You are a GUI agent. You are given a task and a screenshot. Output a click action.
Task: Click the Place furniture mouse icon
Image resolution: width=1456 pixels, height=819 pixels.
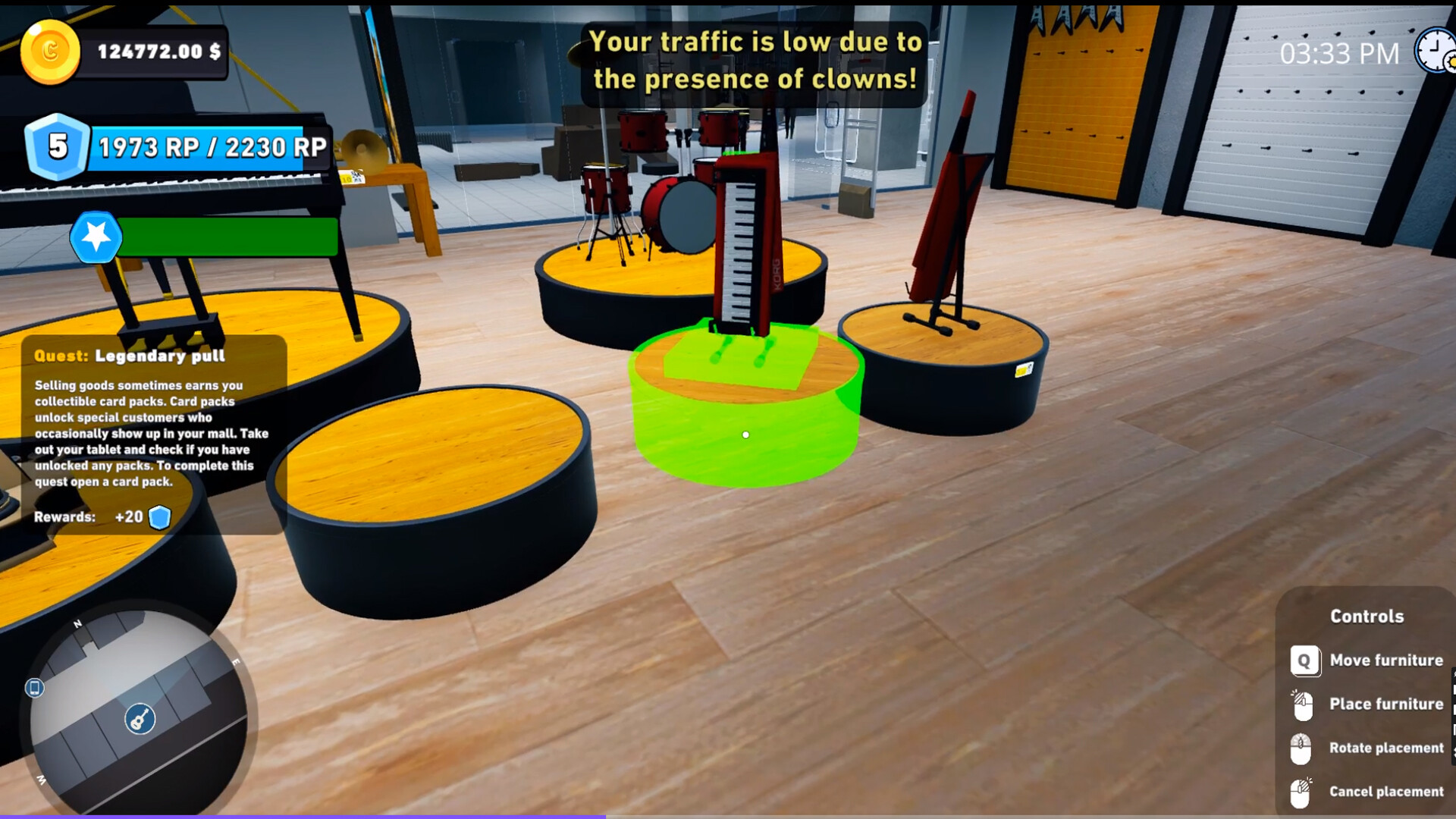click(1301, 704)
